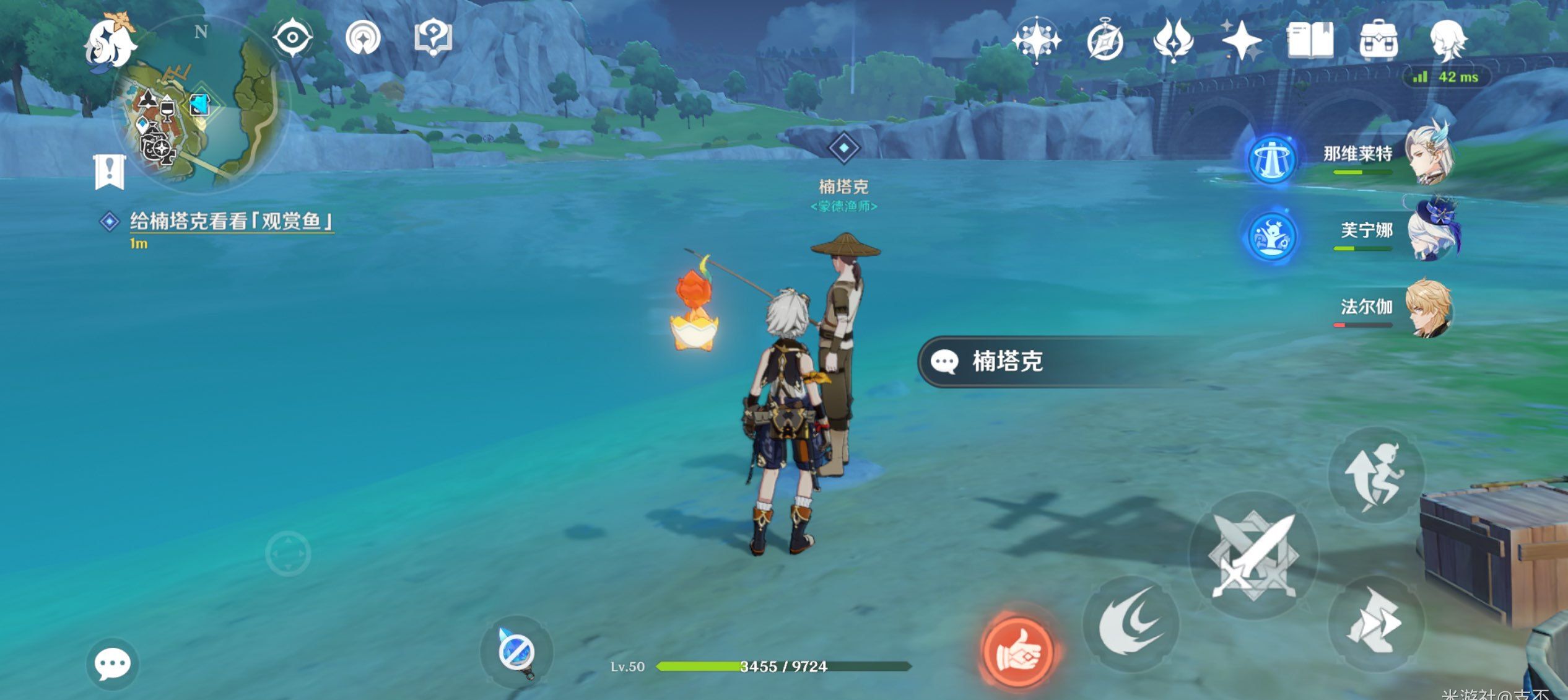Toggle elemental sight eye icon
This screenshot has width=1568, height=700.
point(292,38)
